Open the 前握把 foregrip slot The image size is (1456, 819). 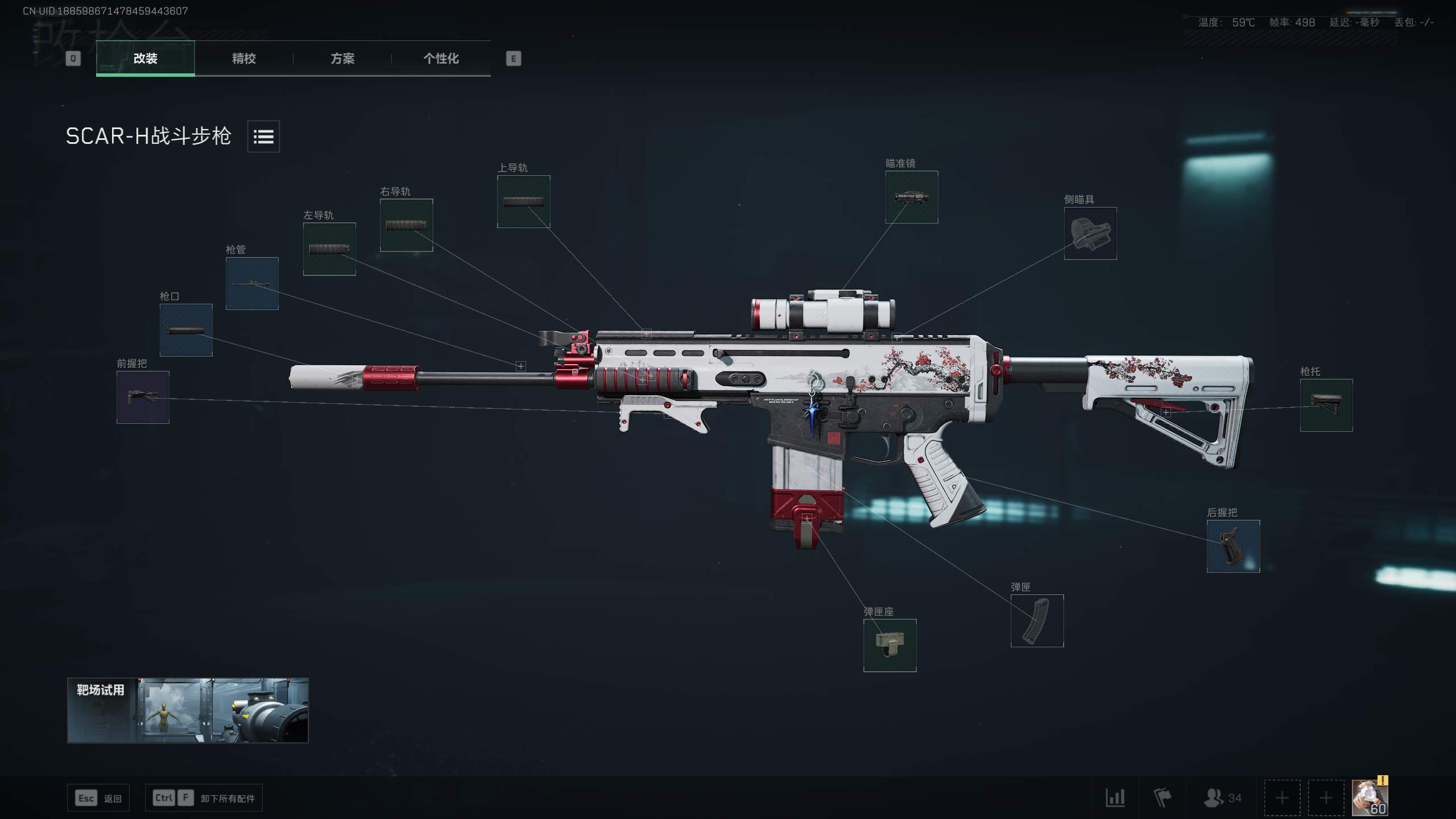pyautogui.click(x=143, y=397)
